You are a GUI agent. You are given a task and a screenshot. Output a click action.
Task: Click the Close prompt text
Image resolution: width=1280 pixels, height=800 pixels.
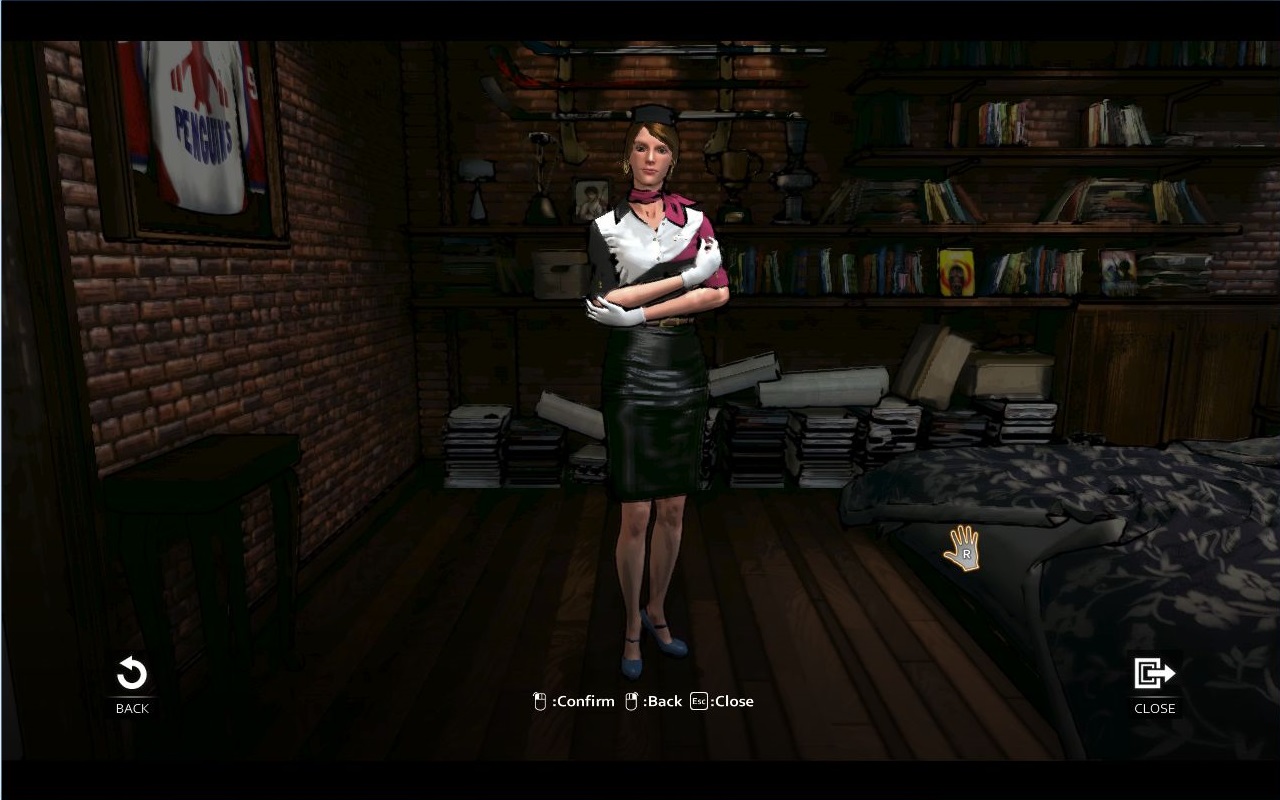(x=735, y=701)
